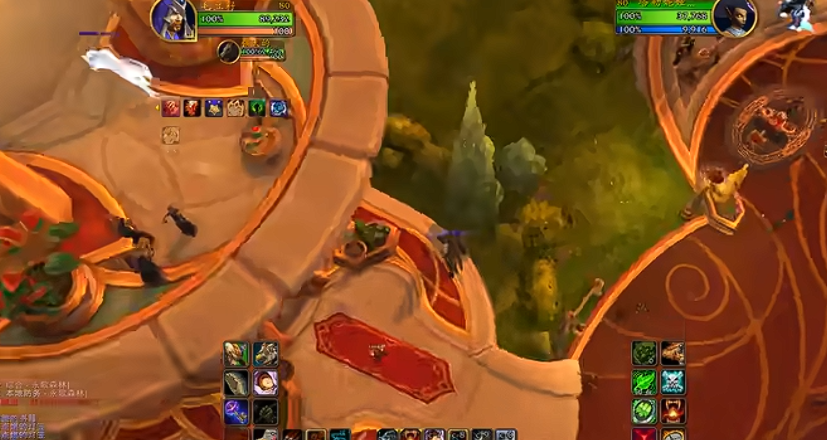
Task: Use the blue skull ability icon
Action: tap(673, 382)
